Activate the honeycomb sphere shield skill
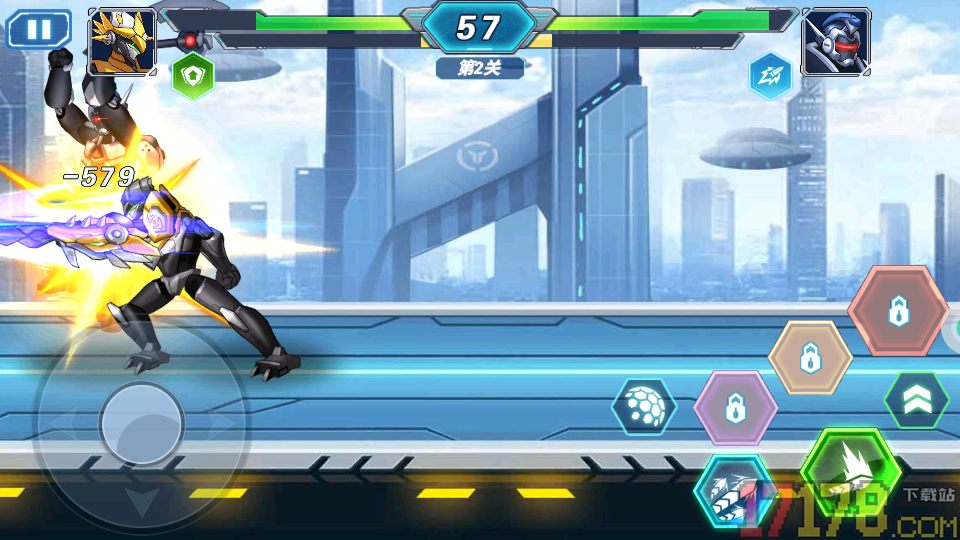Viewport: 960px width, 540px height. (x=644, y=406)
